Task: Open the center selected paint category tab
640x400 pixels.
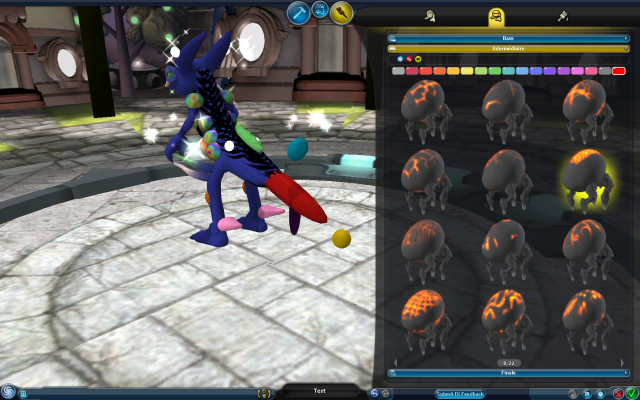Action: [x=495, y=16]
